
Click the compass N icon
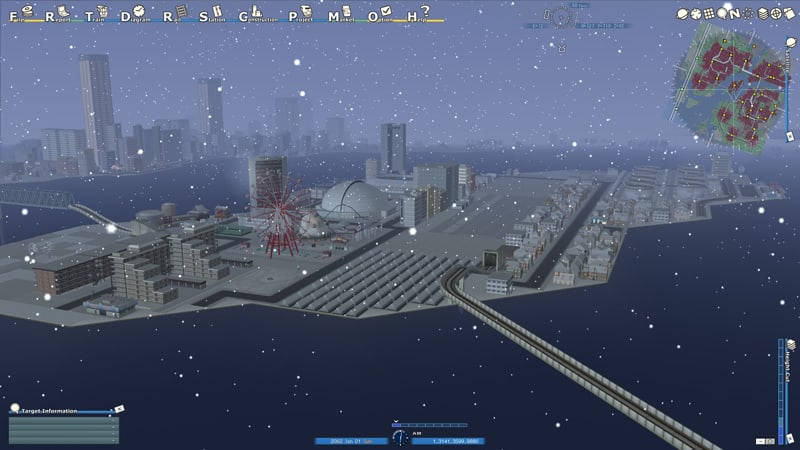click(x=735, y=13)
